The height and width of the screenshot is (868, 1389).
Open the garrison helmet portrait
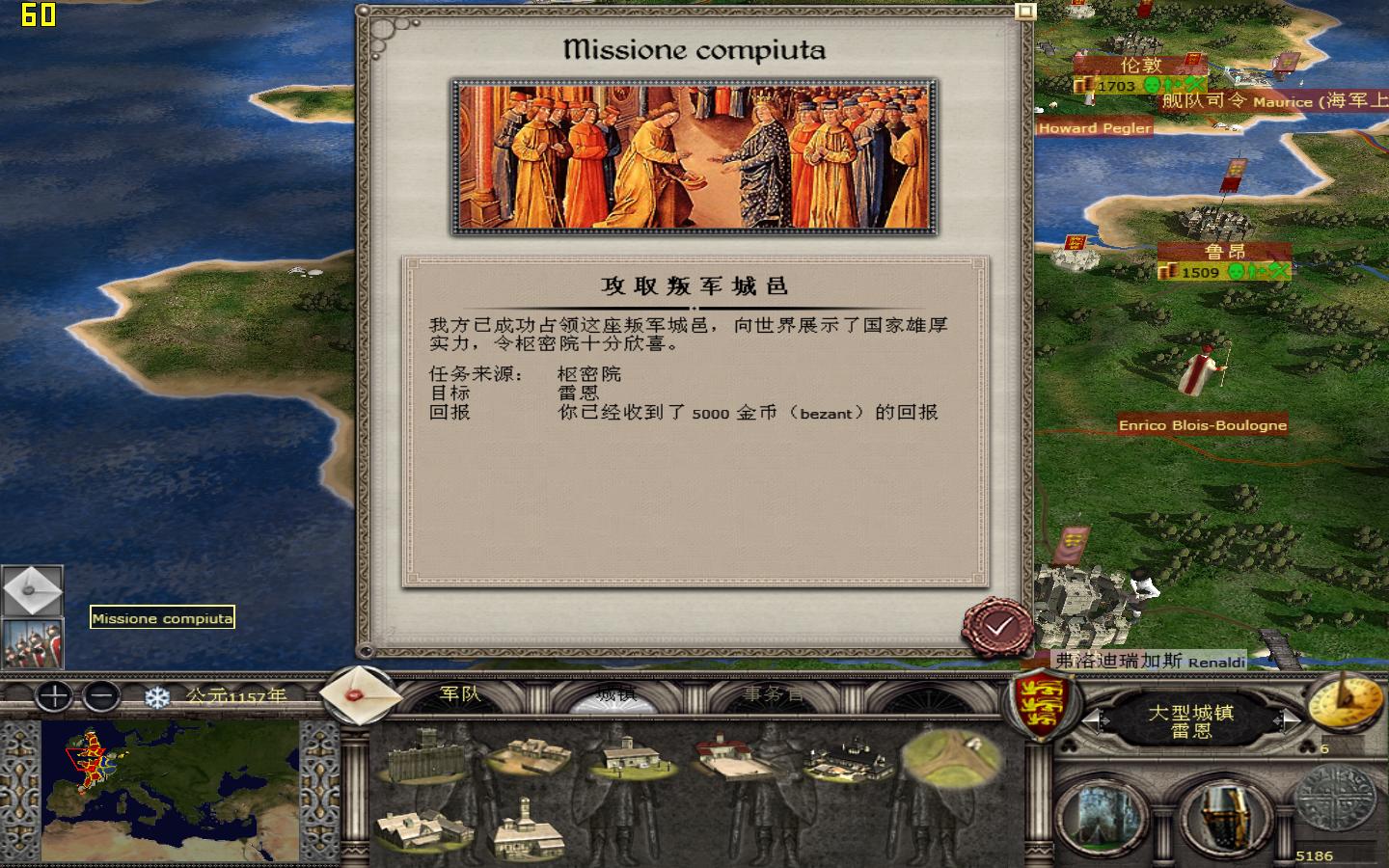tap(1225, 815)
